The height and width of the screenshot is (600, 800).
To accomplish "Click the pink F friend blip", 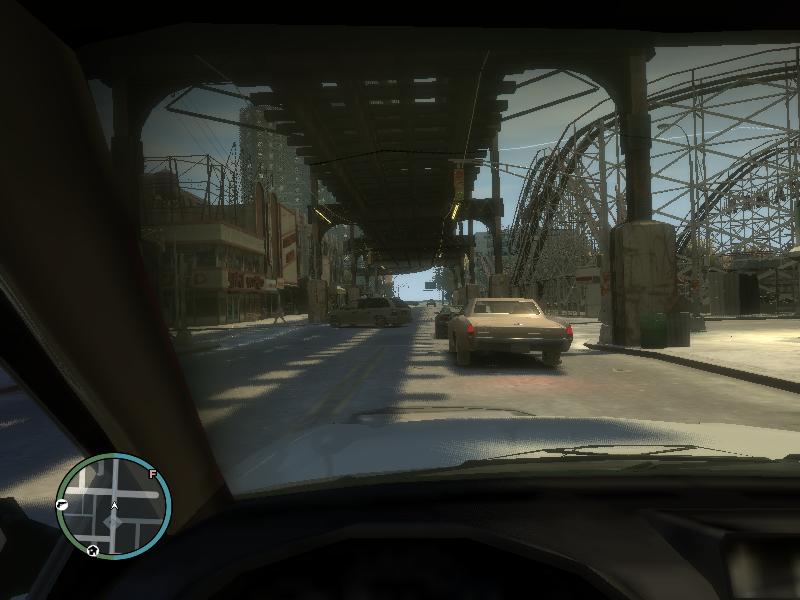I will point(152,474).
